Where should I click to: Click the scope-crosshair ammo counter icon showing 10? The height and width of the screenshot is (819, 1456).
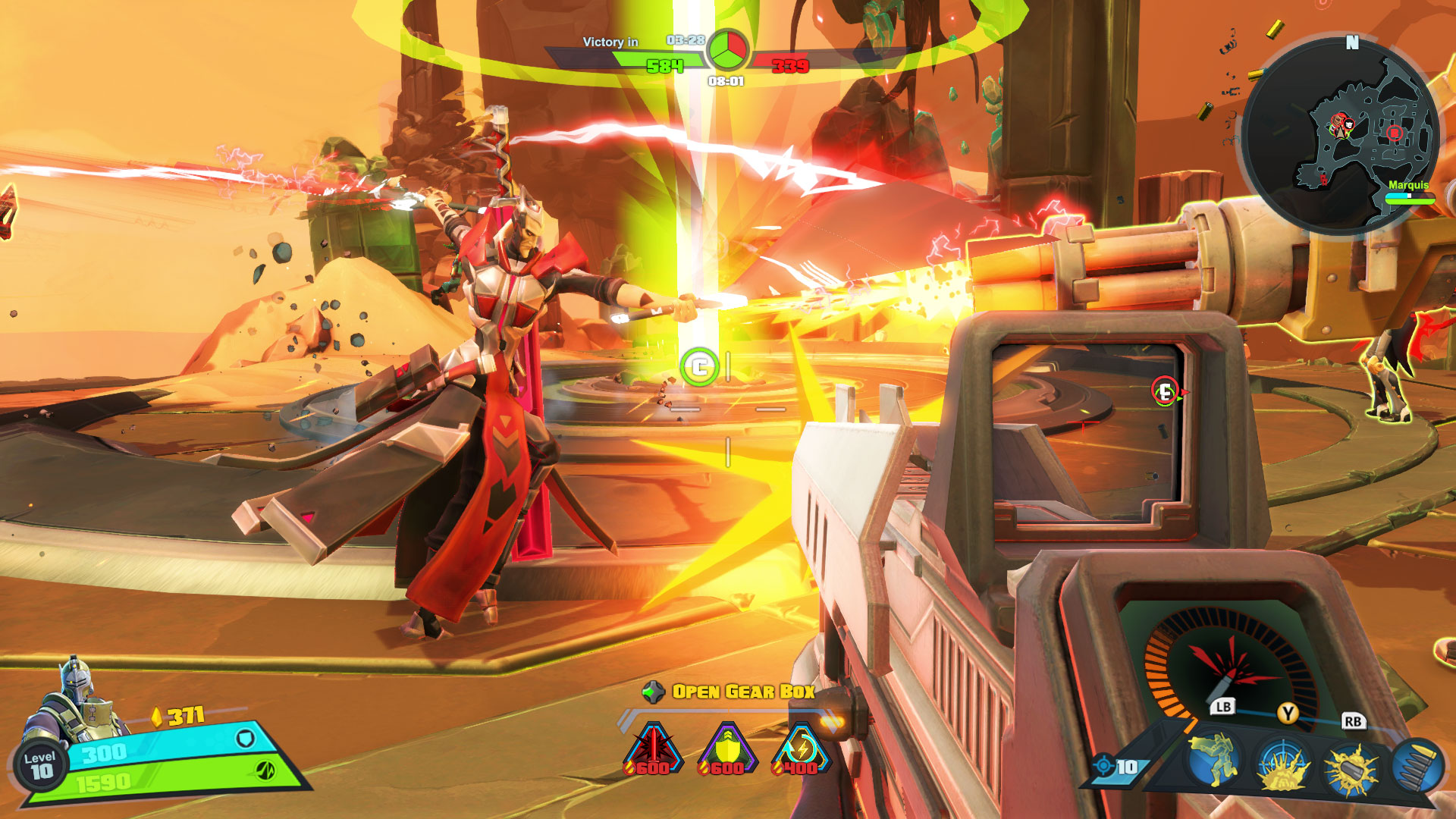click(x=1104, y=766)
